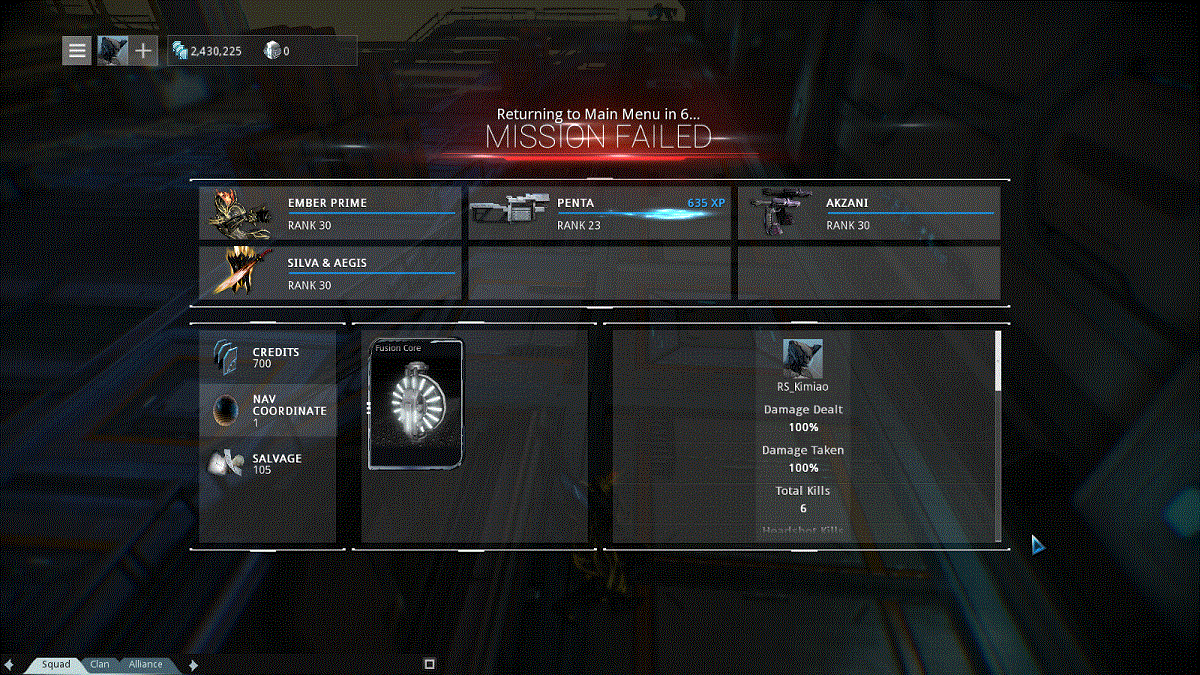
Task: Click the Fusion Core mod card
Action: (x=416, y=404)
